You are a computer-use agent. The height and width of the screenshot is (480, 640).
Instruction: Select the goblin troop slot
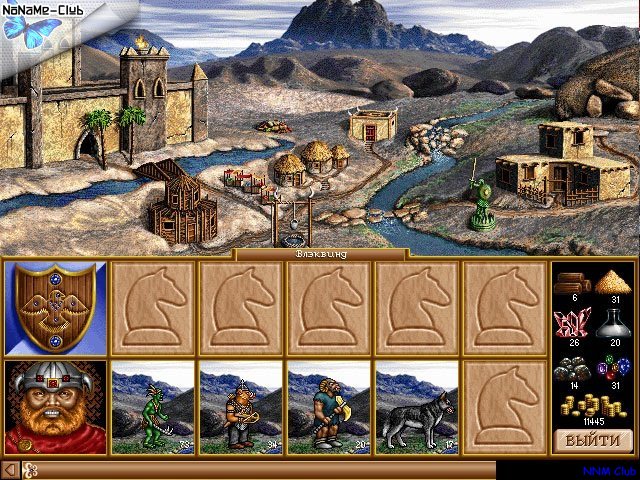pos(153,406)
